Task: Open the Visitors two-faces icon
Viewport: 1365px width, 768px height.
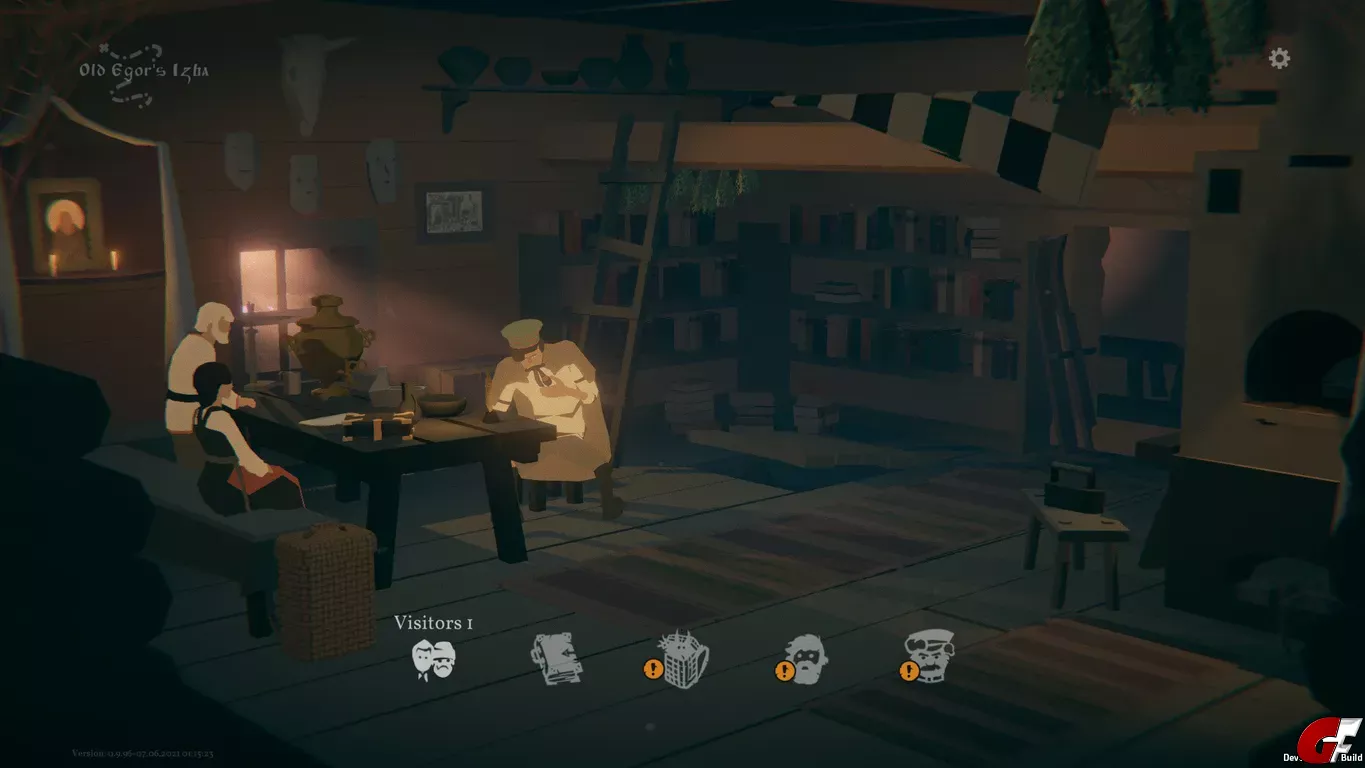Action: click(434, 660)
